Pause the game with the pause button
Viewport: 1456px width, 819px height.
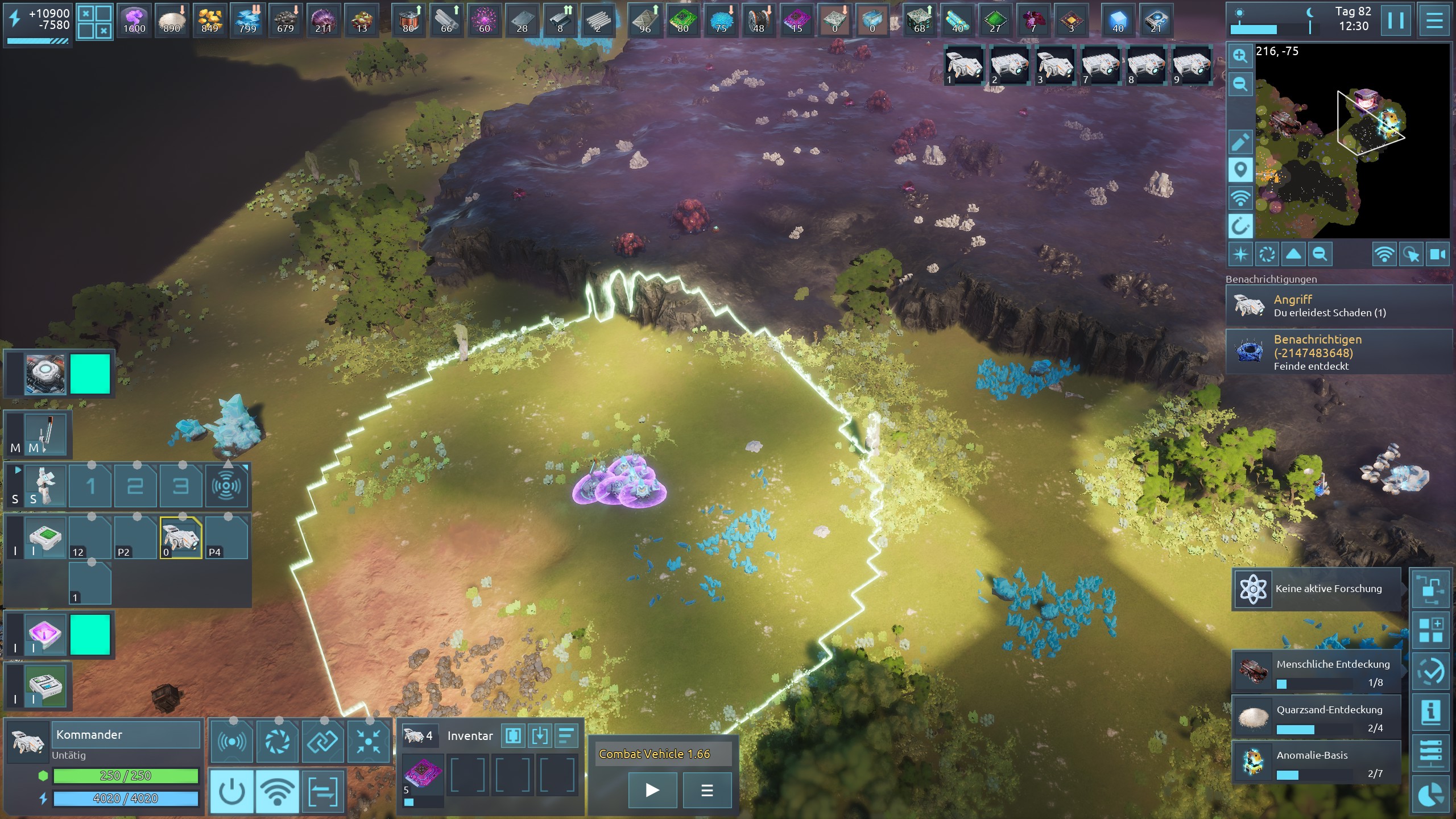(x=1396, y=20)
